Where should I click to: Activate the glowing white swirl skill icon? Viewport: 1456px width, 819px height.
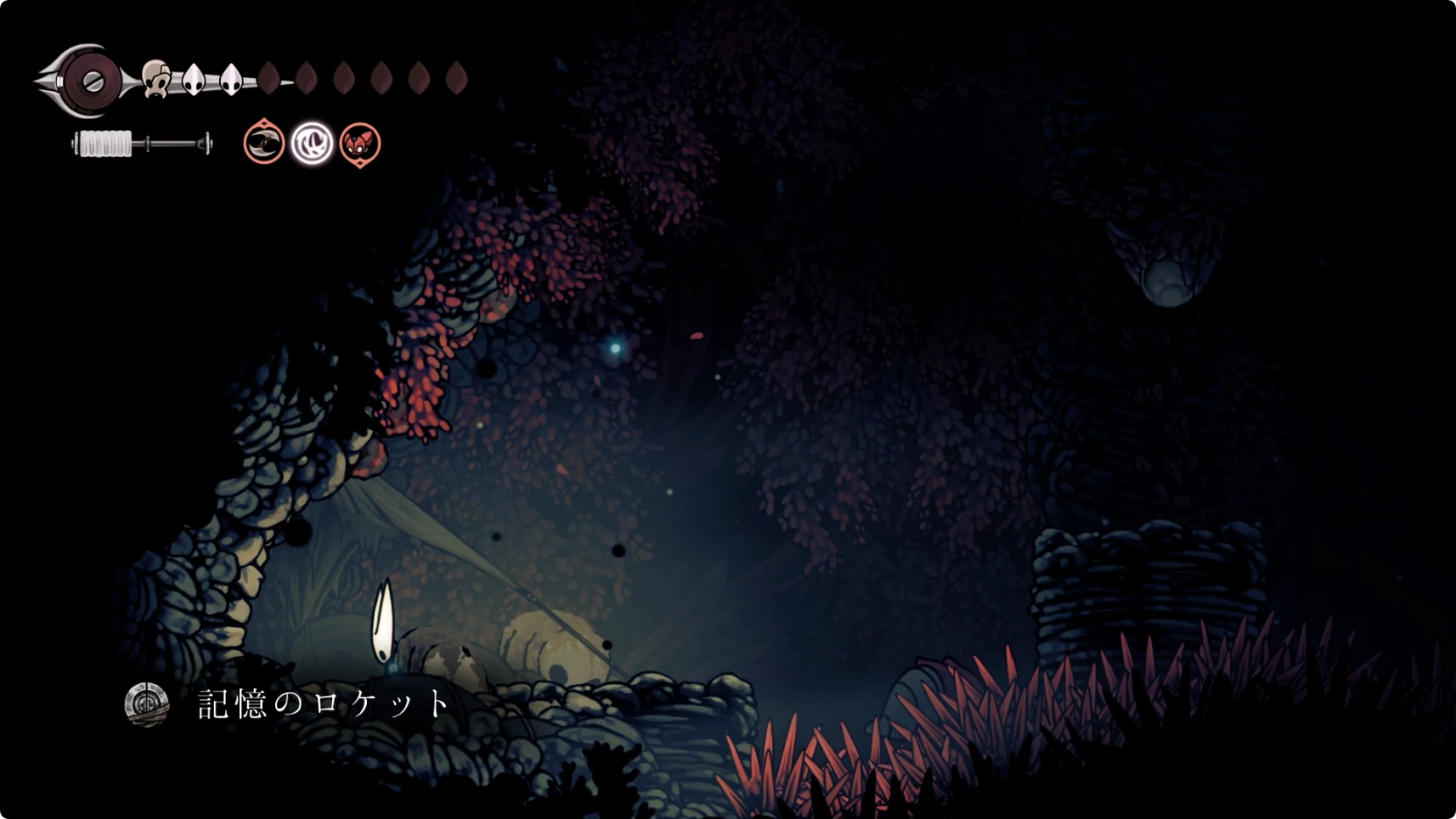tap(312, 143)
